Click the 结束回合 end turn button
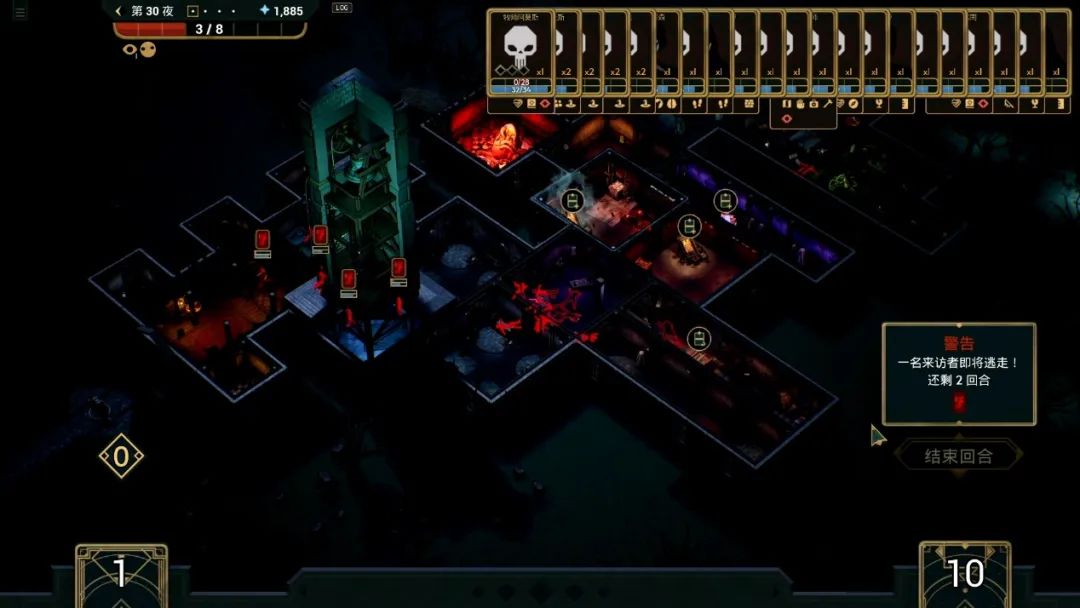1080x608 pixels. tap(958, 456)
